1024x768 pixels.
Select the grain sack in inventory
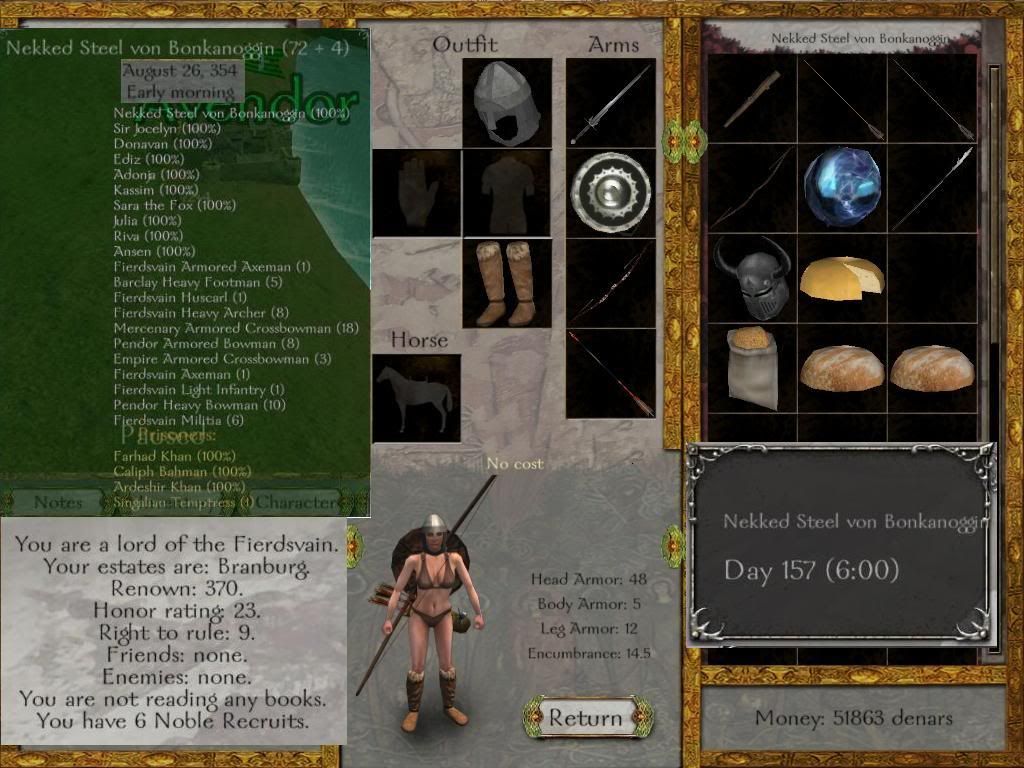[x=752, y=367]
